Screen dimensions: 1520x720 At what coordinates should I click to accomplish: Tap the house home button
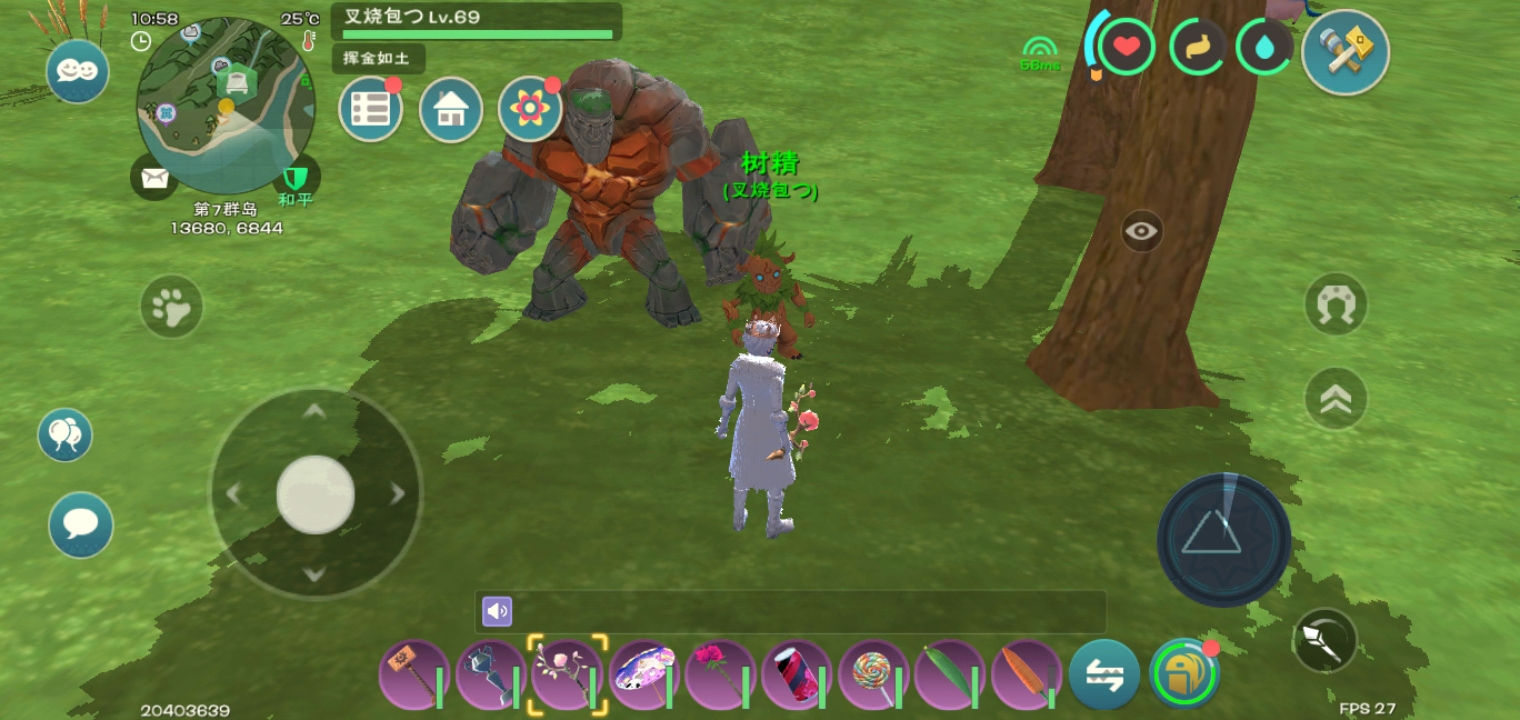pyautogui.click(x=451, y=109)
